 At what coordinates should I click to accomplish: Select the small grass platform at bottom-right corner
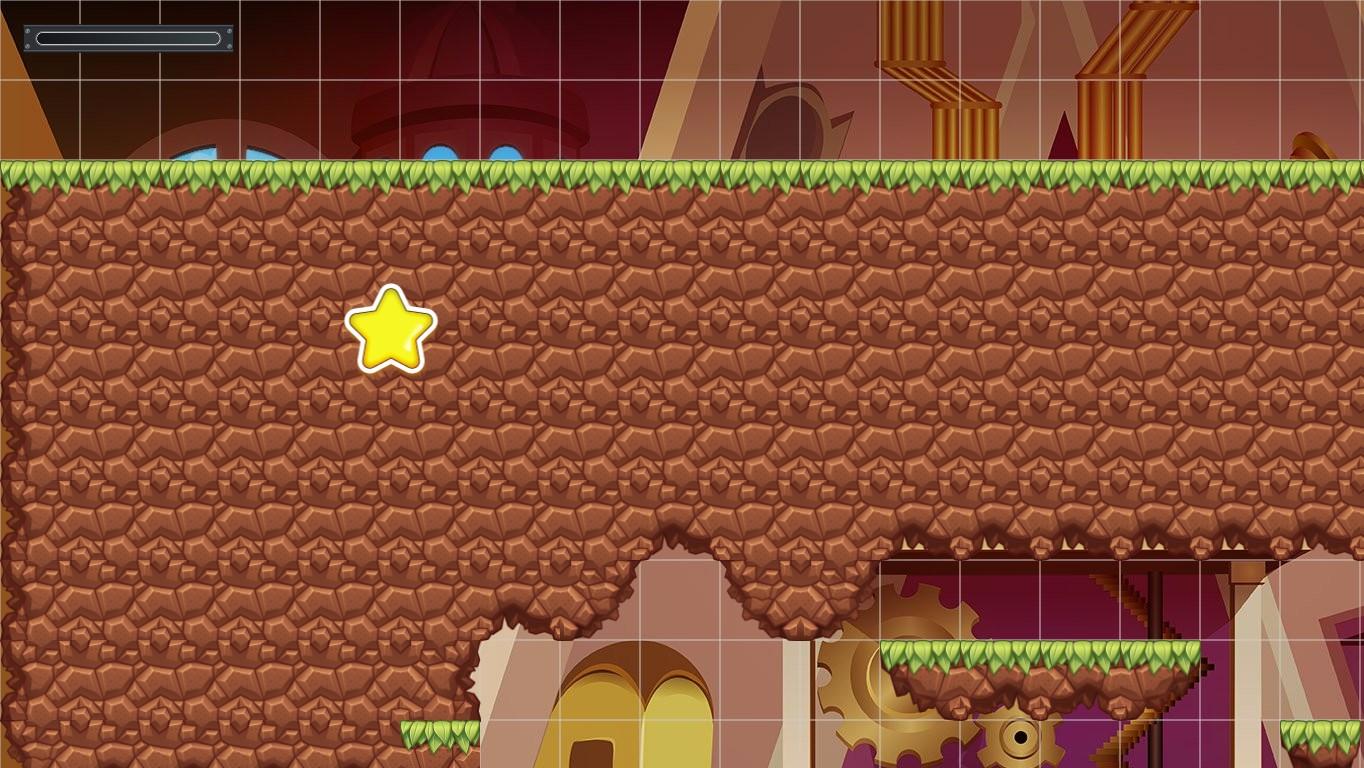[1320, 735]
